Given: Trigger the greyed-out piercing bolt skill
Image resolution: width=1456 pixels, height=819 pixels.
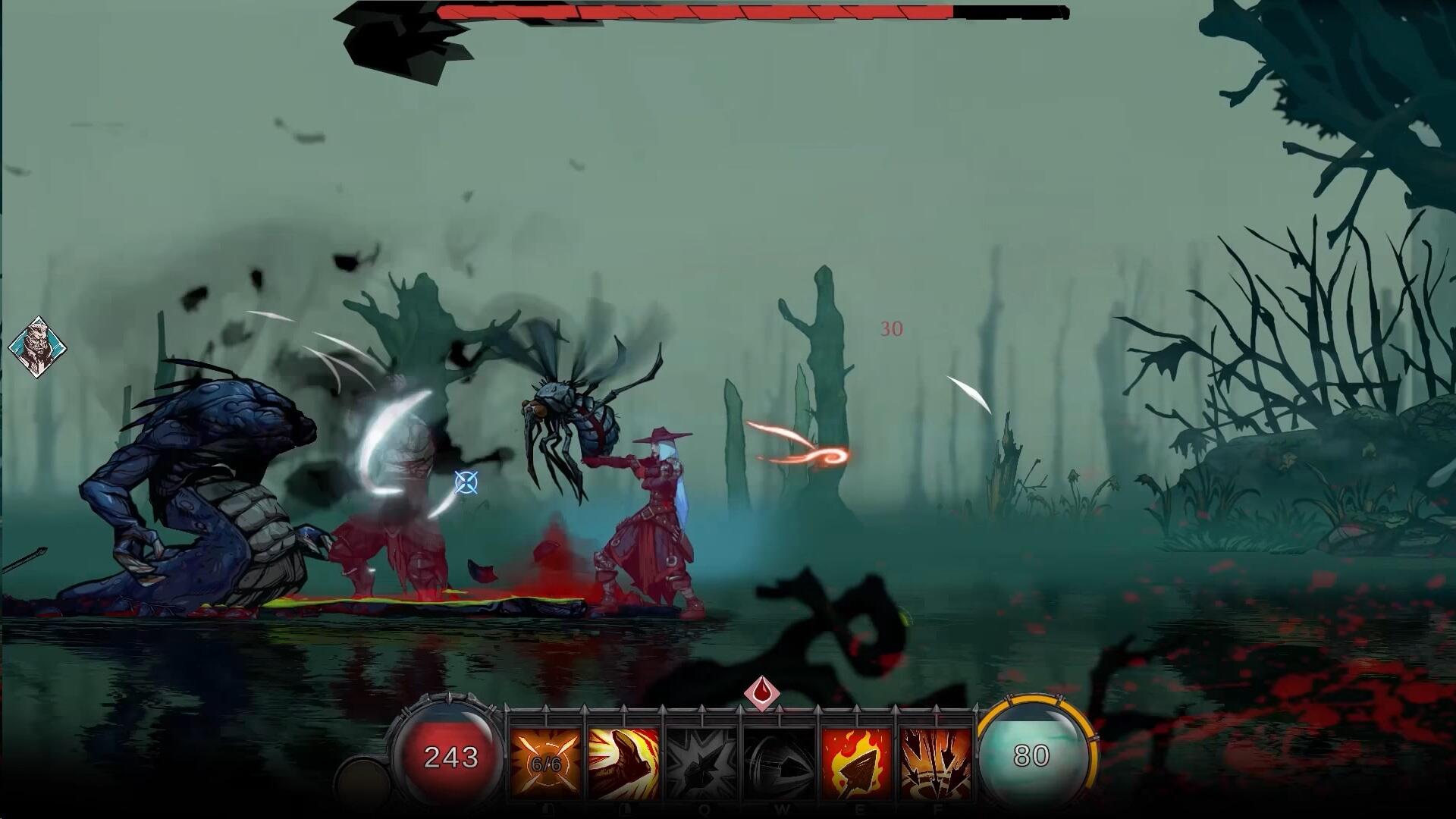Looking at the screenshot, I should pos(779,761).
